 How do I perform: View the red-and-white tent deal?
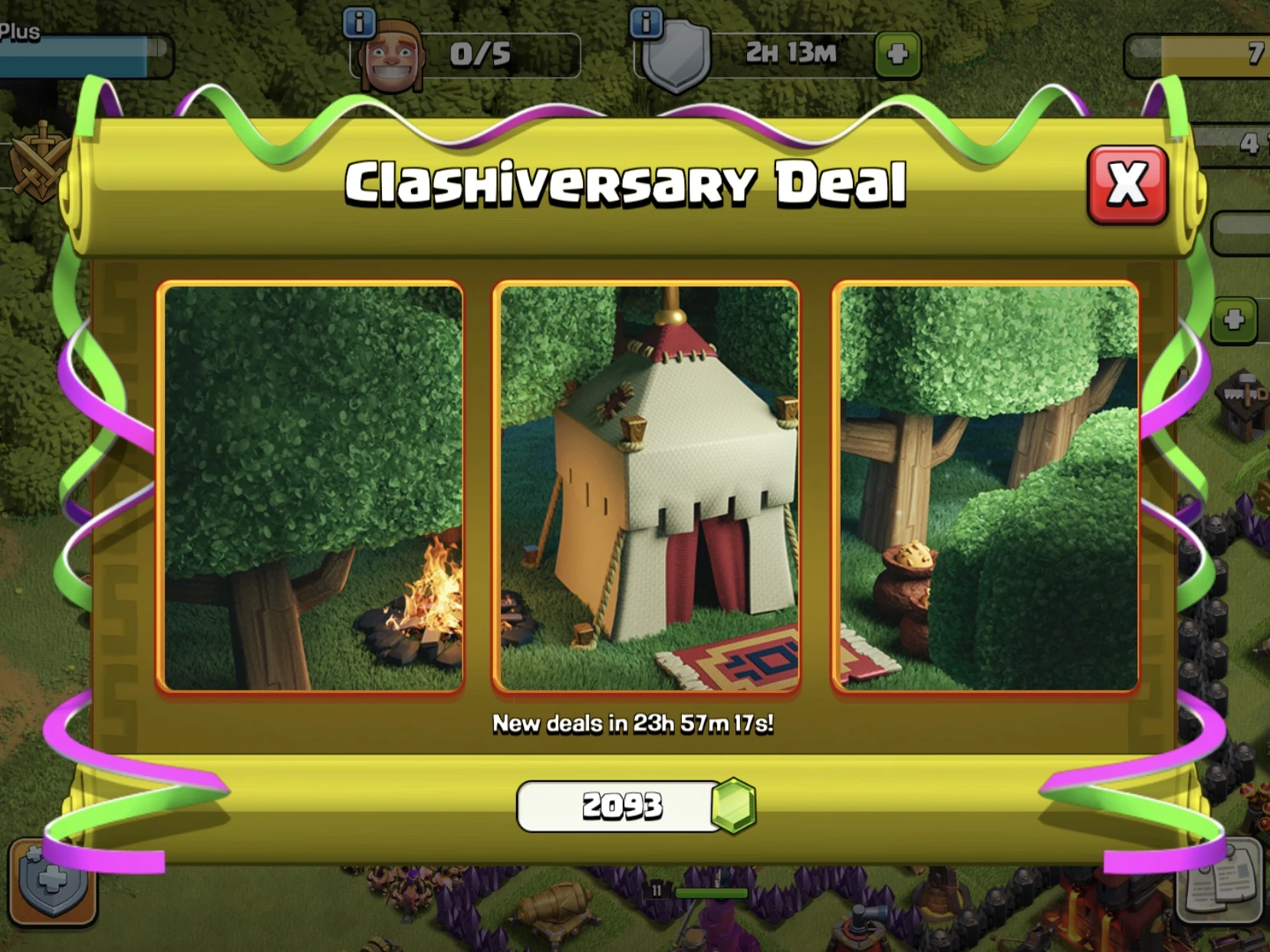click(x=648, y=487)
